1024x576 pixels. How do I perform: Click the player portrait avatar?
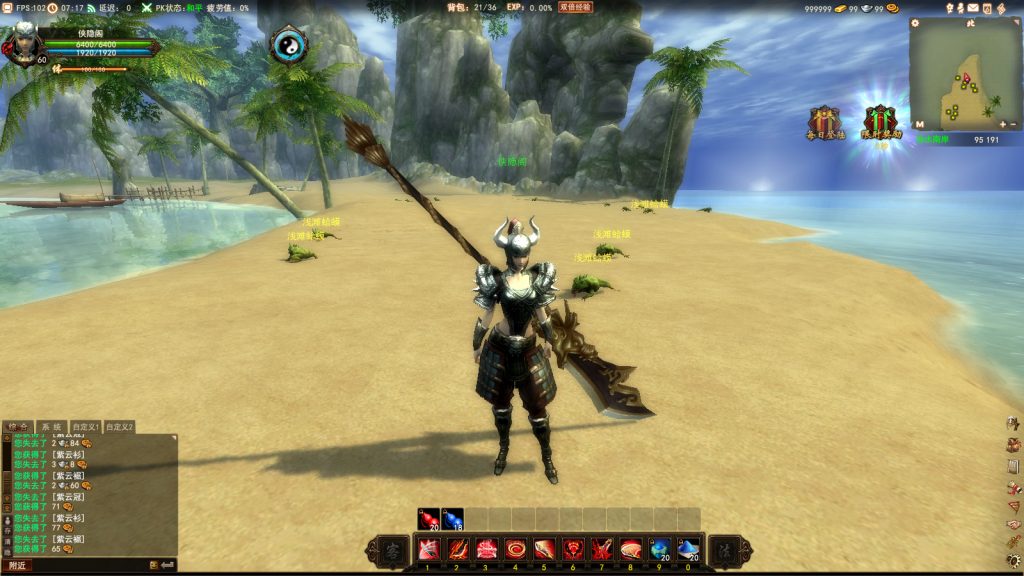(x=23, y=40)
